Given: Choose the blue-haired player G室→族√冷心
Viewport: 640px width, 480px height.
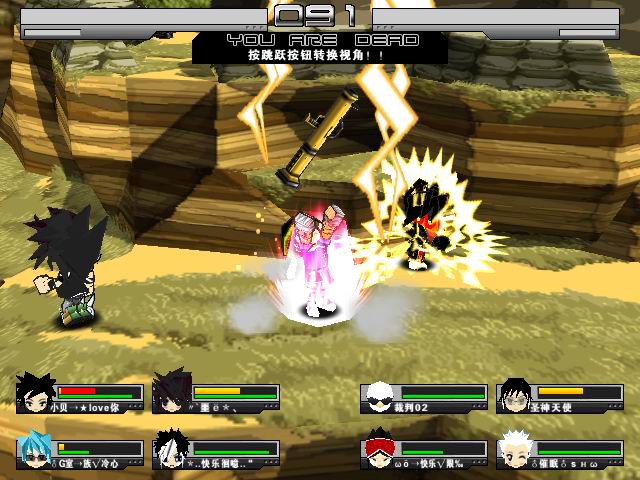Looking at the screenshot, I should (33, 453).
